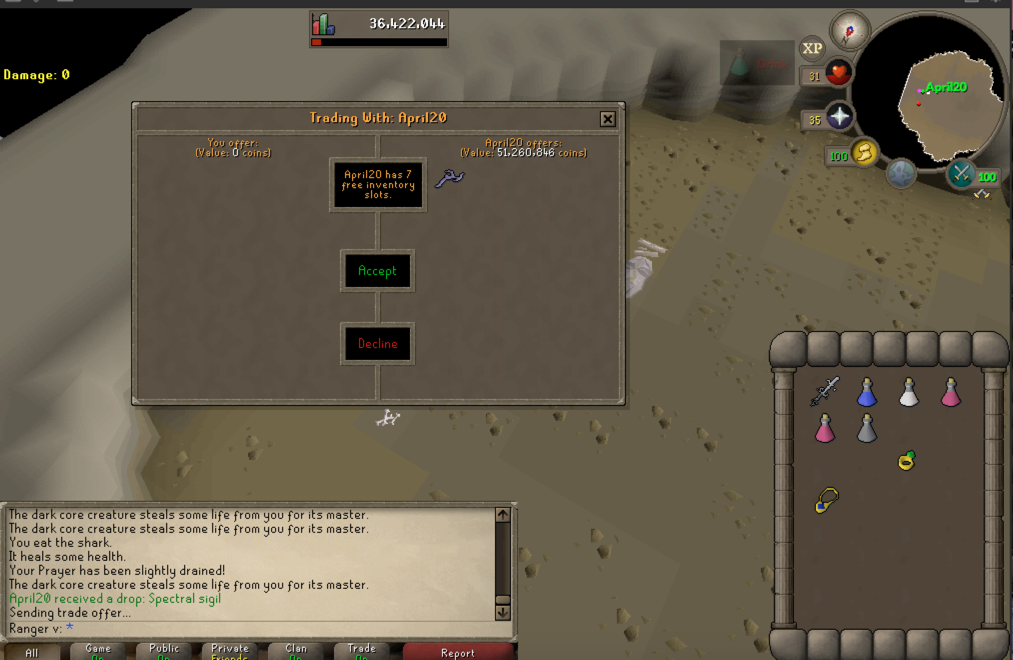Toggle run with the boot energy orb
This screenshot has width=1013, height=660.
(x=864, y=153)
